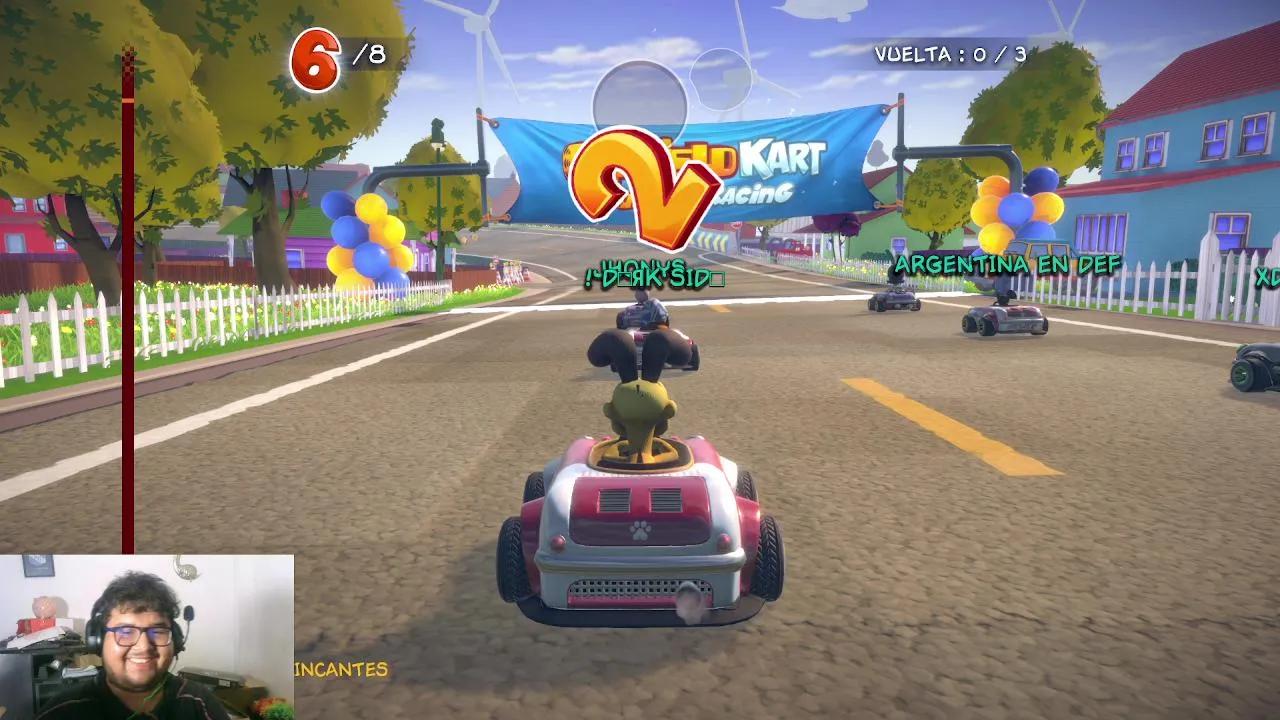
Task: Click the vertical race progress track bar
Action: click(x=128, y=300)
